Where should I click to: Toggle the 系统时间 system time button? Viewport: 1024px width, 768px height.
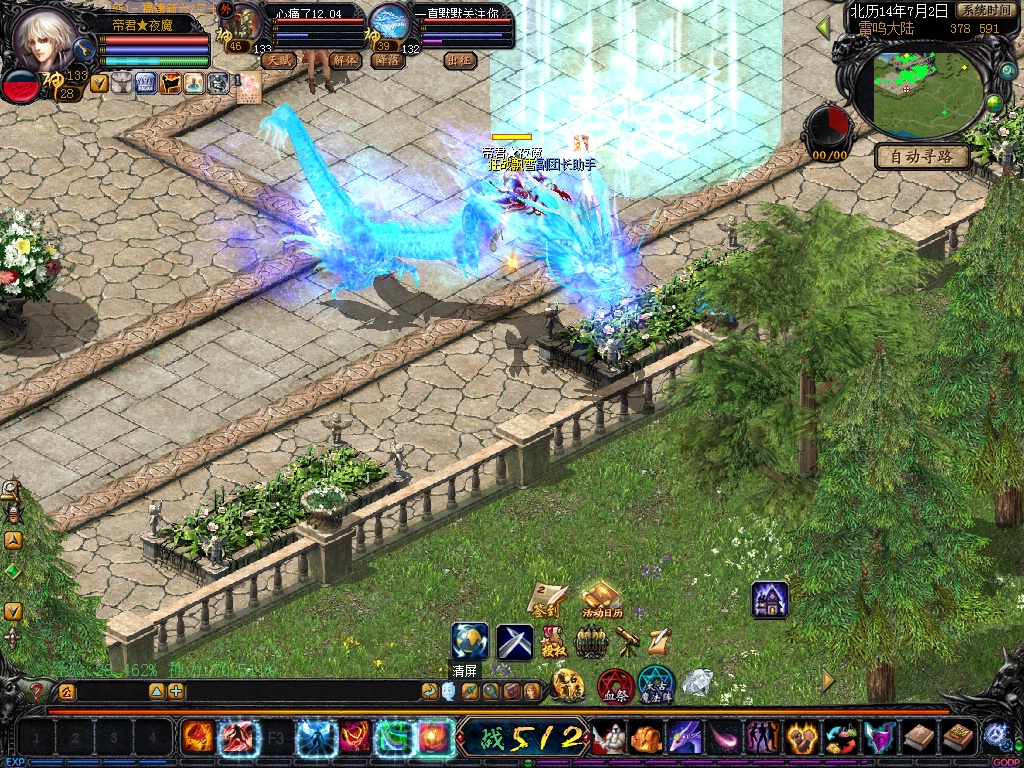(x=985, y=10)
